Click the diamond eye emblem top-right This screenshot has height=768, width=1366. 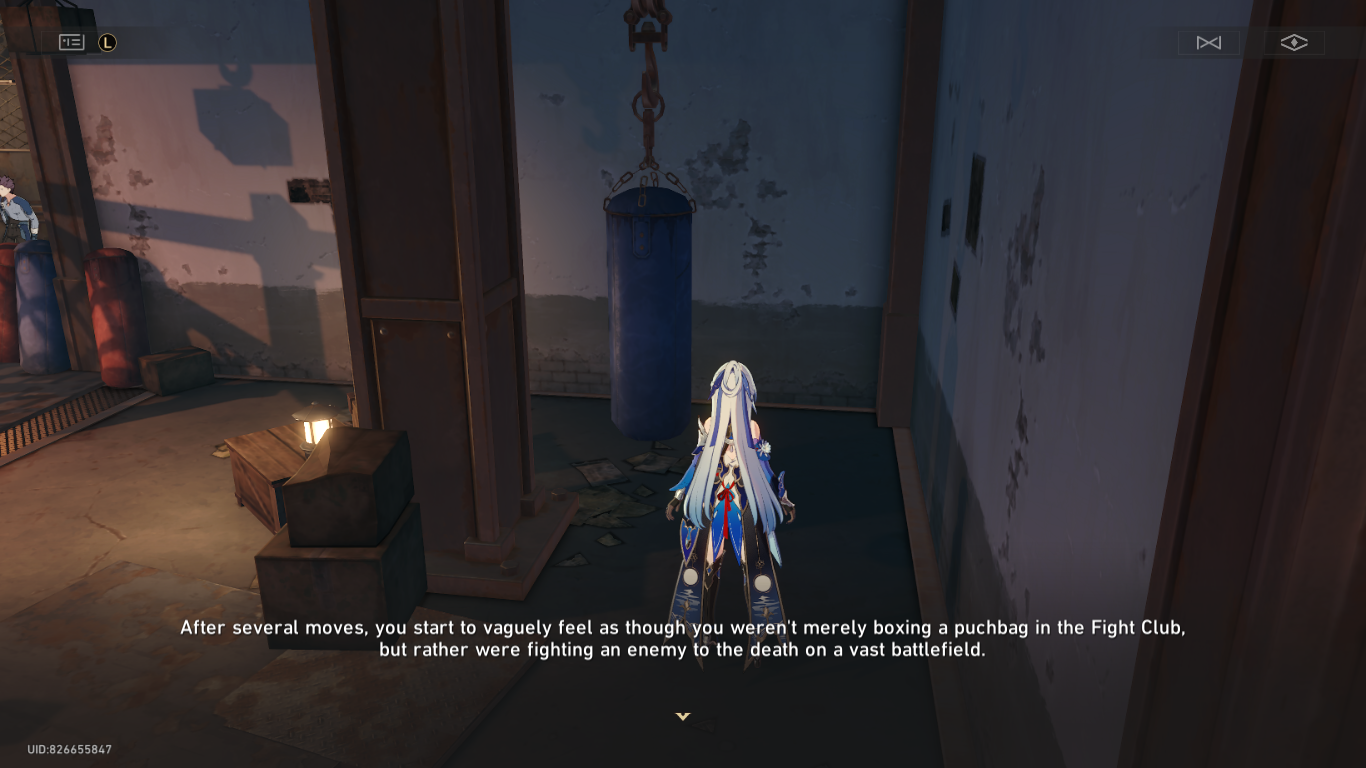click(1295, 42)
